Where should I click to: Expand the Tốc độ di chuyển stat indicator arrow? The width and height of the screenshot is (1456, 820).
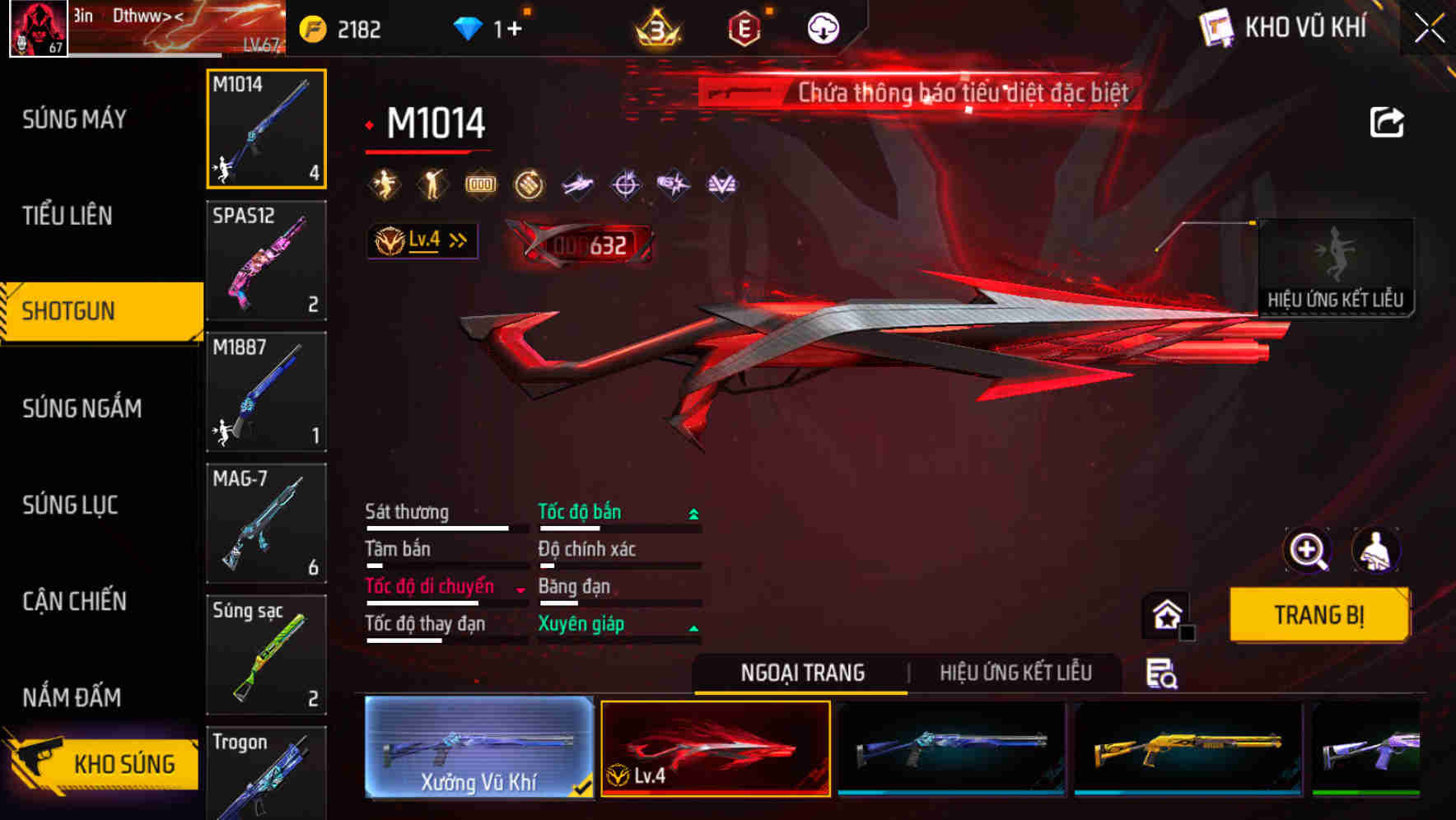coord(520,589)
